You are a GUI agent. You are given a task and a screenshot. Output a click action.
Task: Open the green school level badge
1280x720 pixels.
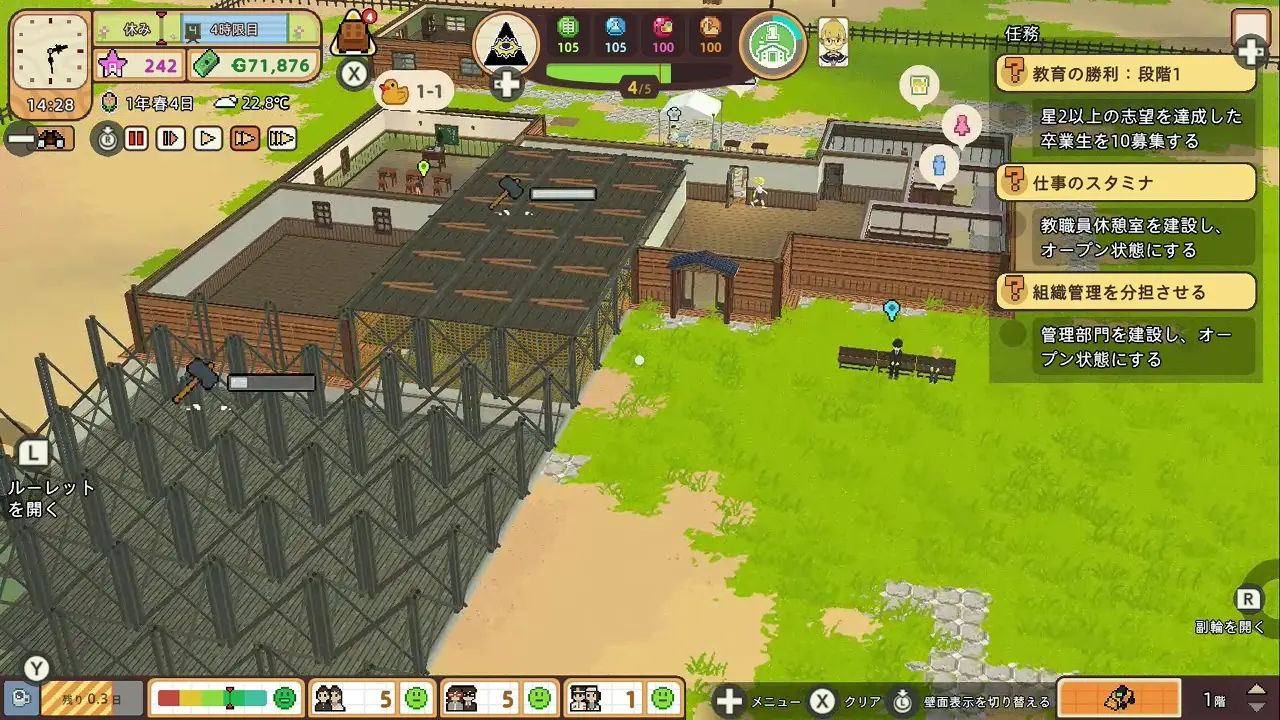click(773, 44)
